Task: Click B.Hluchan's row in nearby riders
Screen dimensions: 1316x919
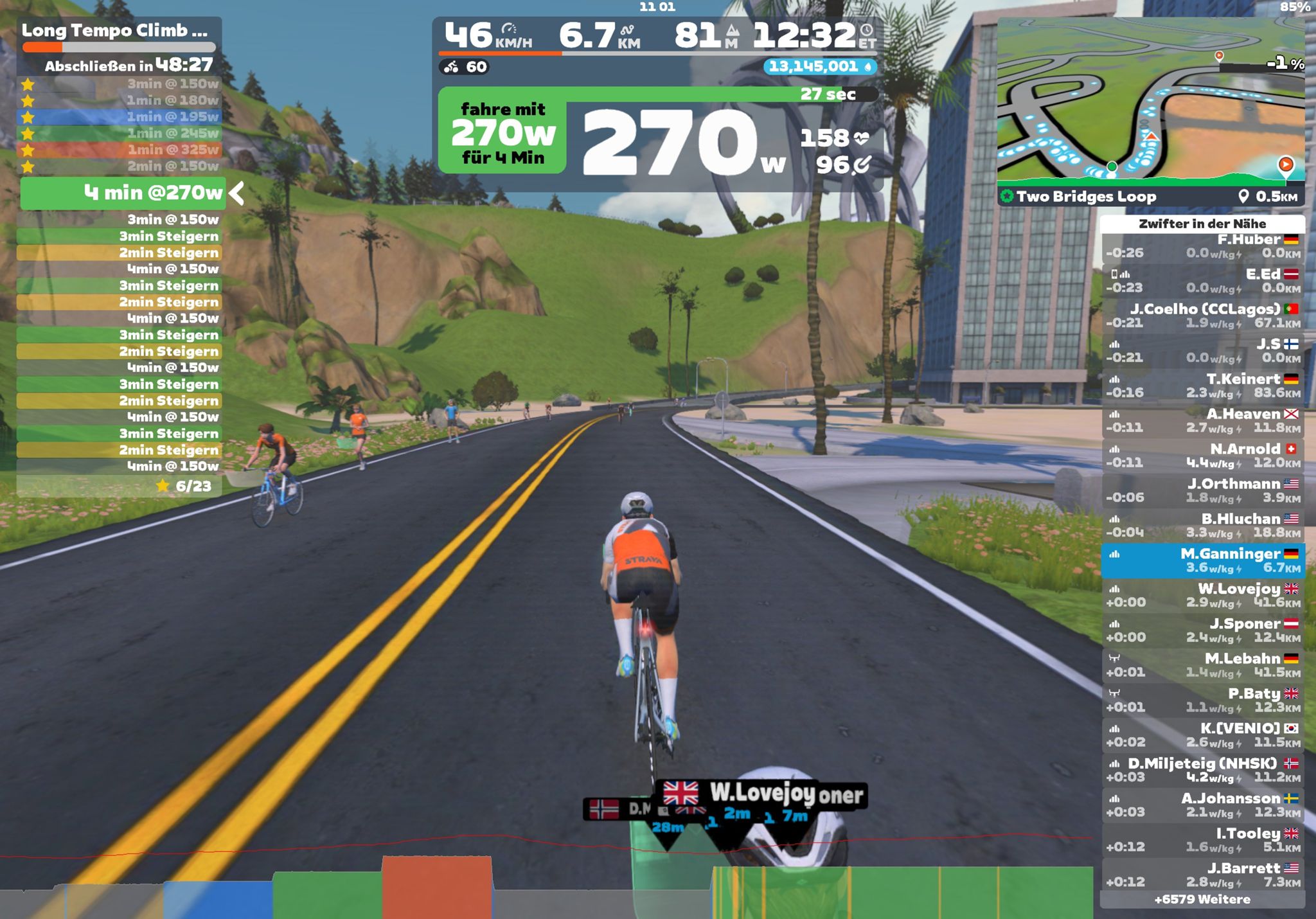Action: pos(1202,526)
